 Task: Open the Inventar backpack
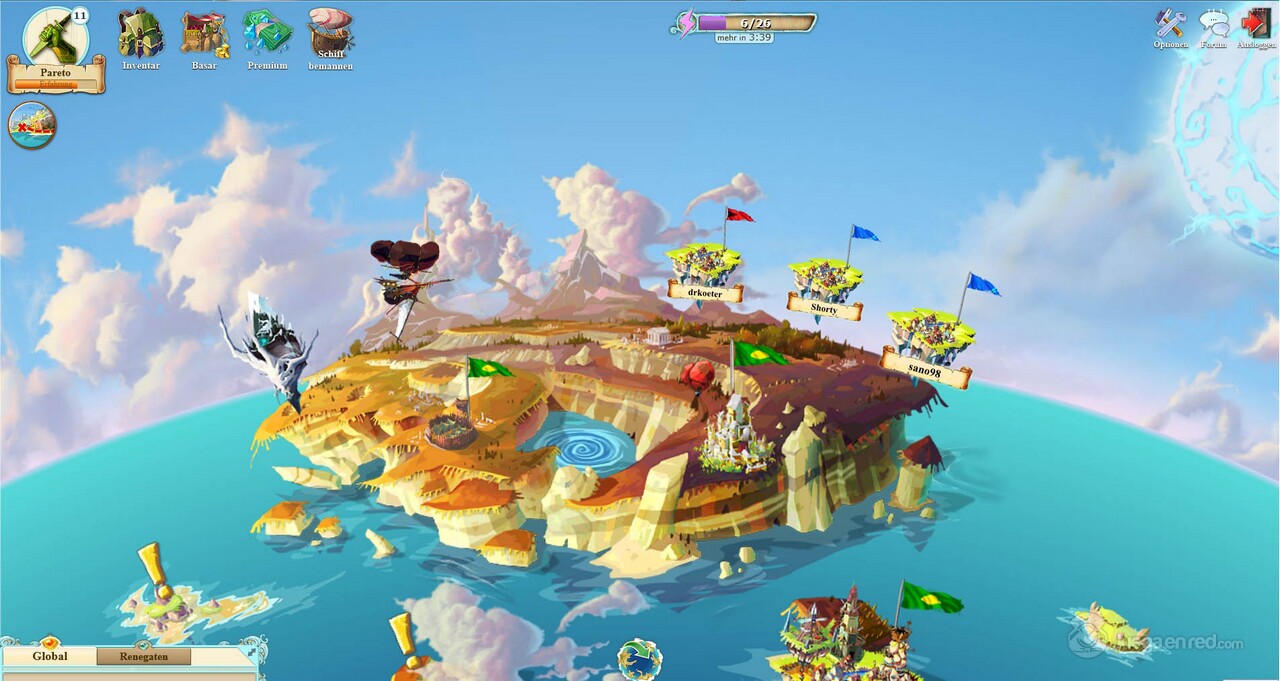point(140,34)
